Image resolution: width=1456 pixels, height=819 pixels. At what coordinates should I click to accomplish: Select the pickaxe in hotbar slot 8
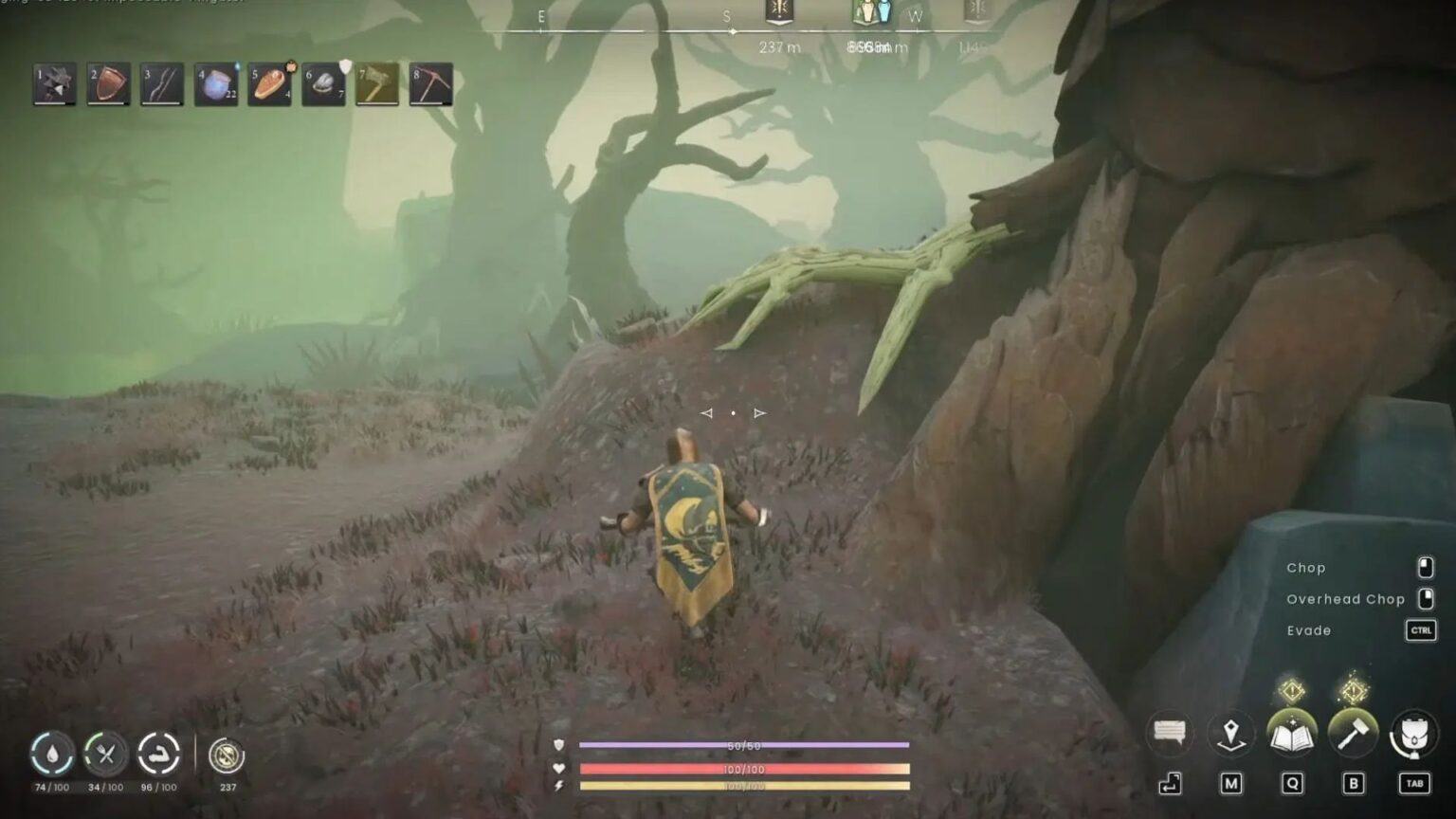[431, 85]
